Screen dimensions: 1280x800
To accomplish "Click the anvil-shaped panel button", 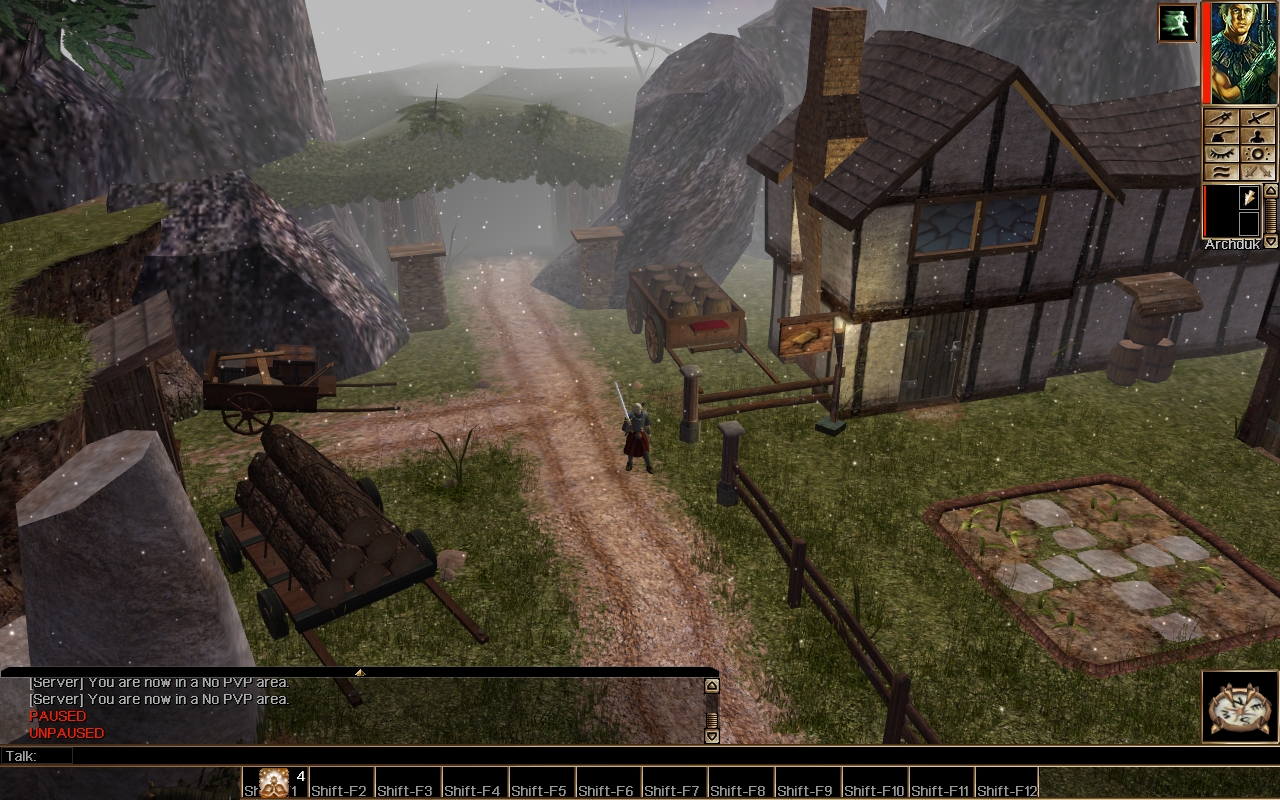I will (x=1222, y=135).
